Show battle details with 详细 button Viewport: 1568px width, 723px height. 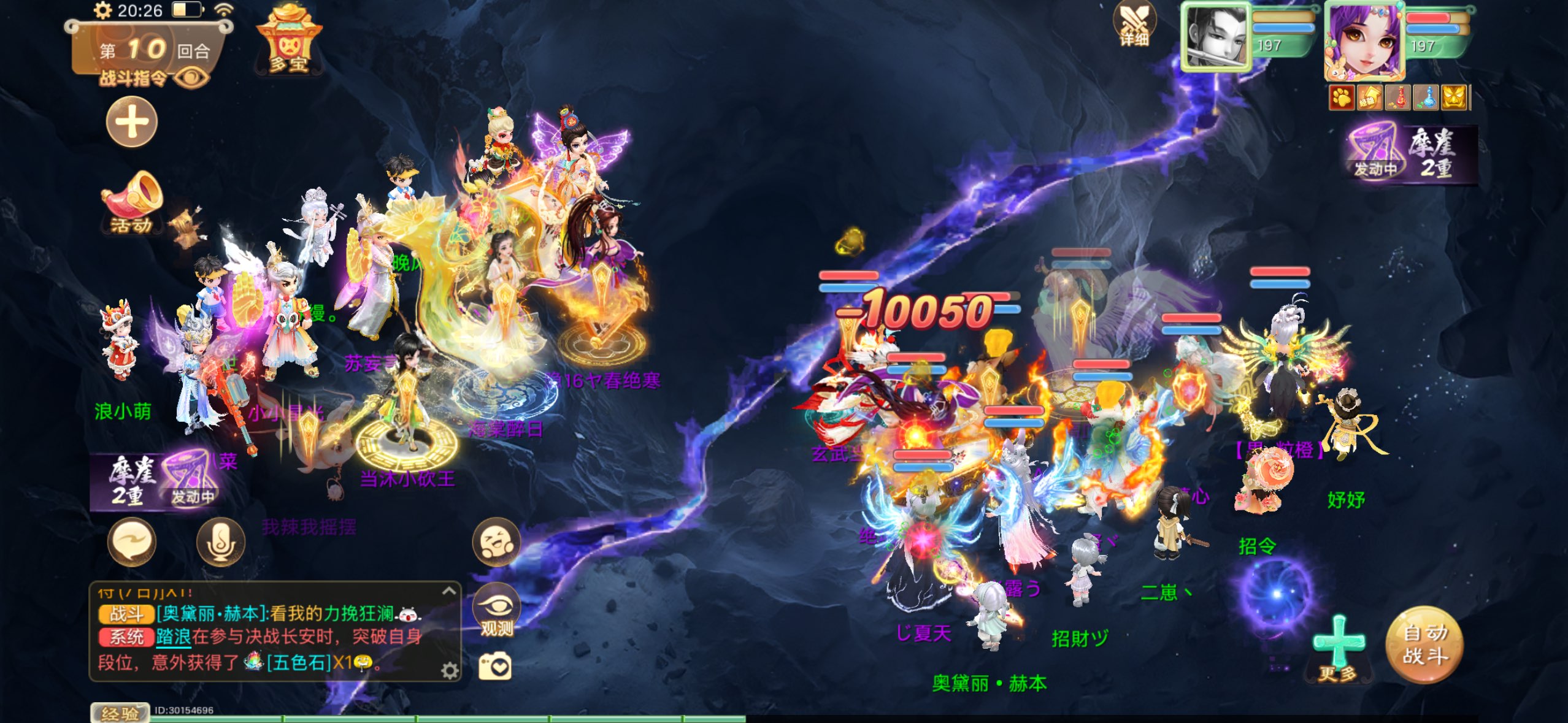(x=1134, y=25)
